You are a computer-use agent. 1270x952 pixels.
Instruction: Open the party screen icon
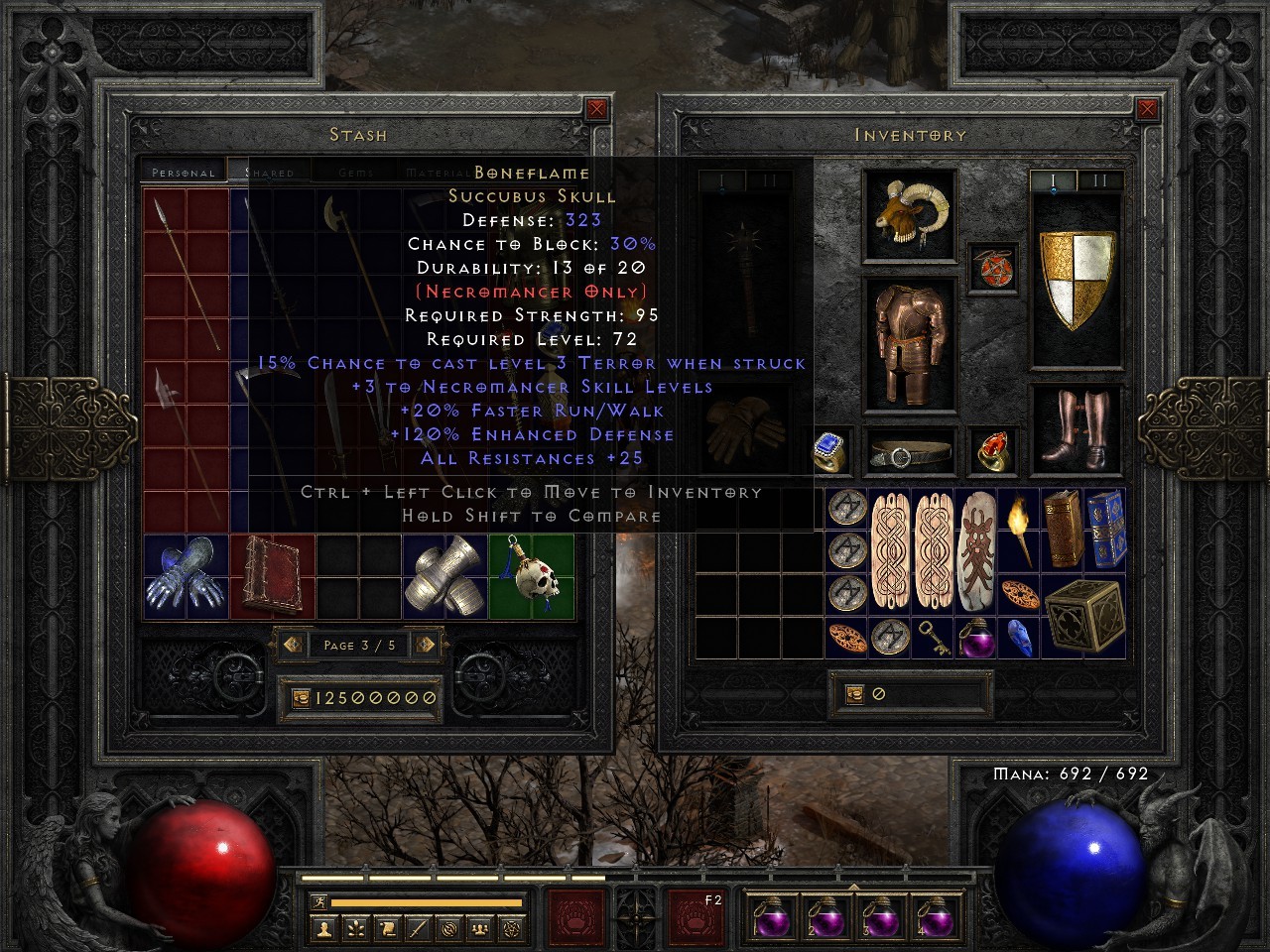click(478, 929)
